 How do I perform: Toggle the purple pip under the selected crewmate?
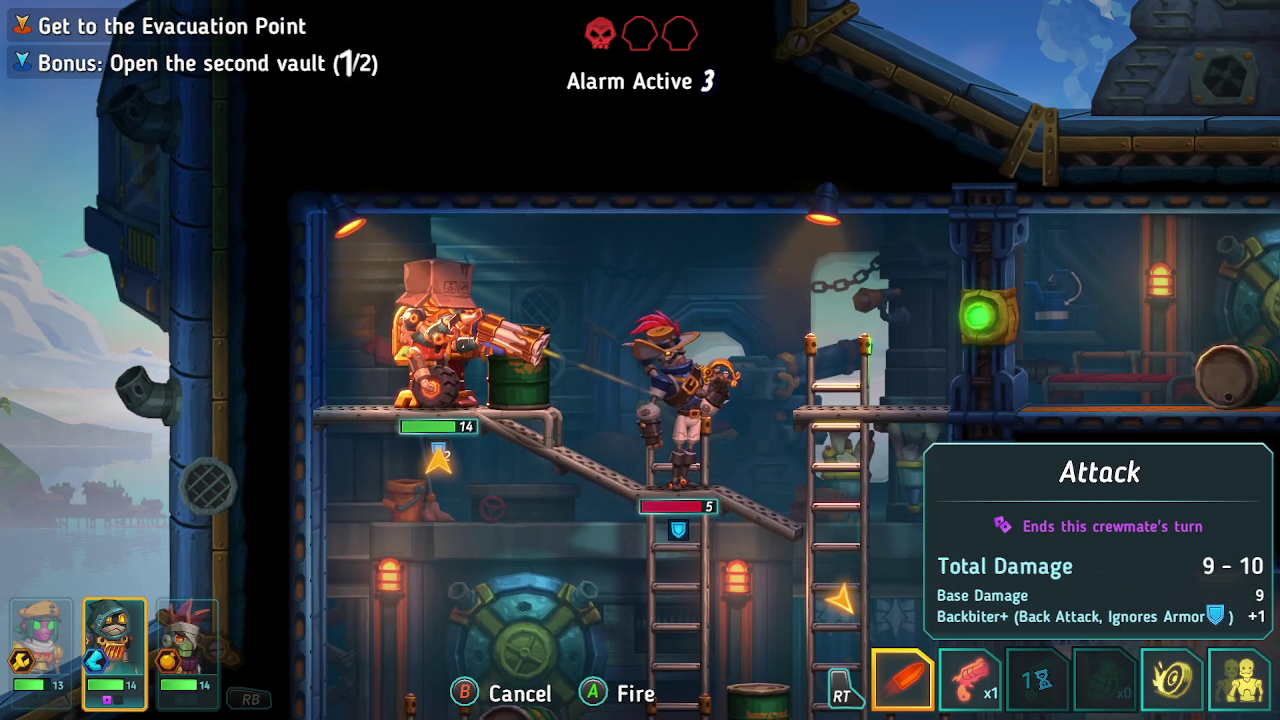tap(108, 699)
